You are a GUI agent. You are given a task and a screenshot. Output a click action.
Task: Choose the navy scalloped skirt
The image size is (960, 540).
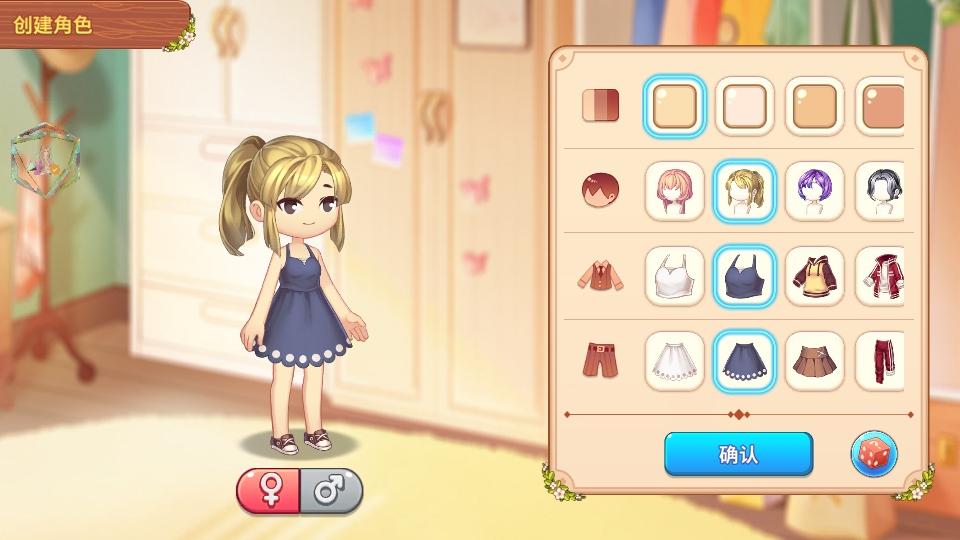pyautogui.click(x=744, y=361)
